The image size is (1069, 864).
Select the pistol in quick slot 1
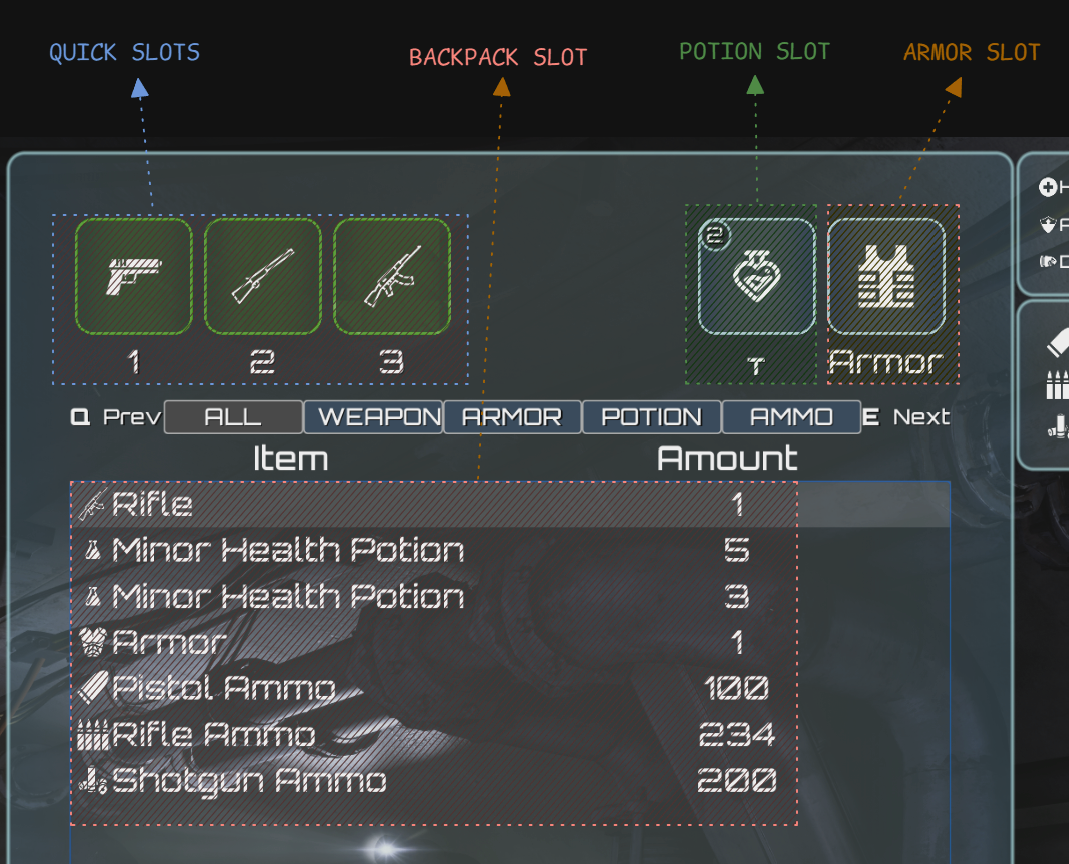(x=134, y=277)
